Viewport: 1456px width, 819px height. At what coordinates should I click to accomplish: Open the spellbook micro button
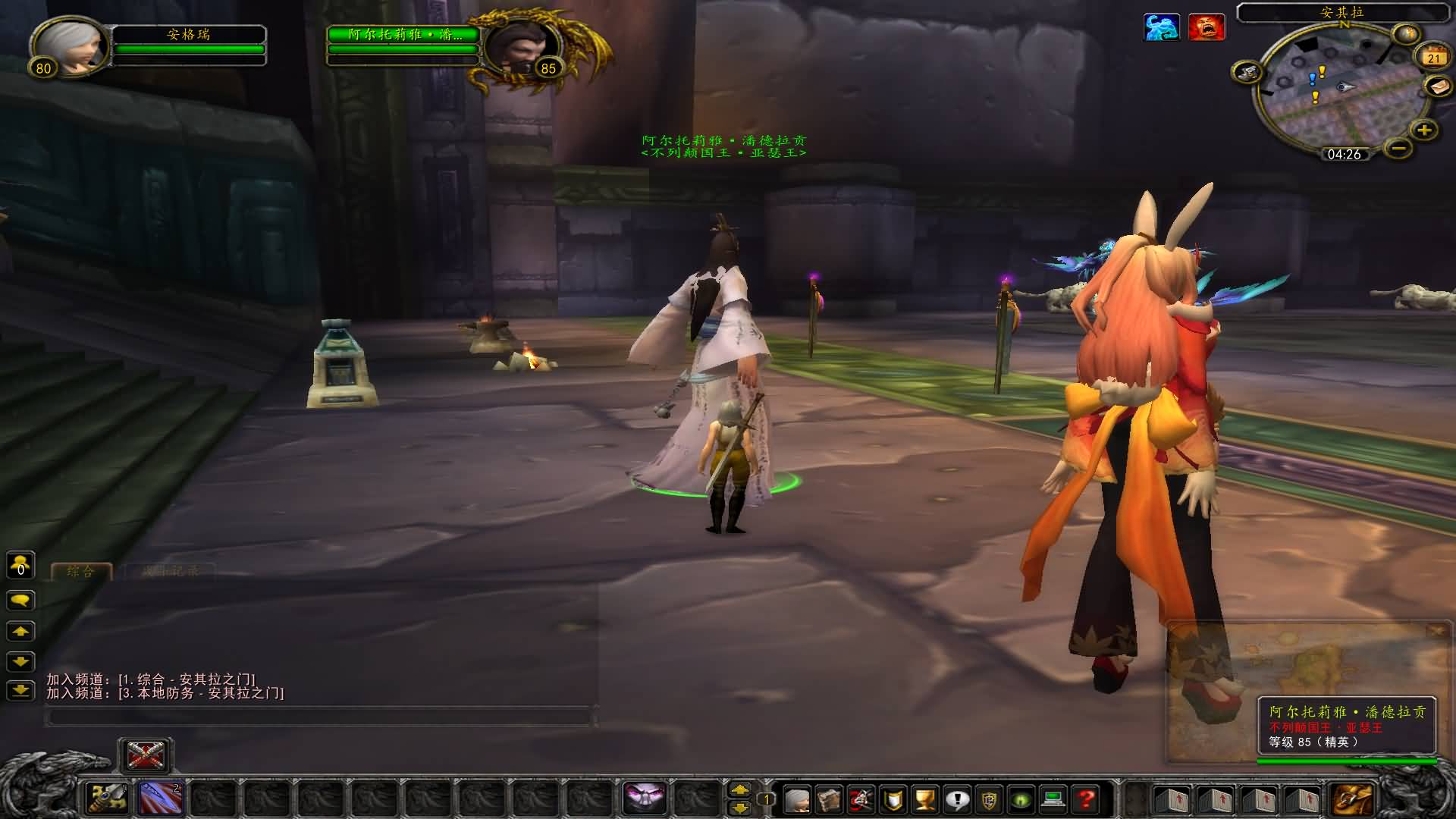click(x=829, y=799)
